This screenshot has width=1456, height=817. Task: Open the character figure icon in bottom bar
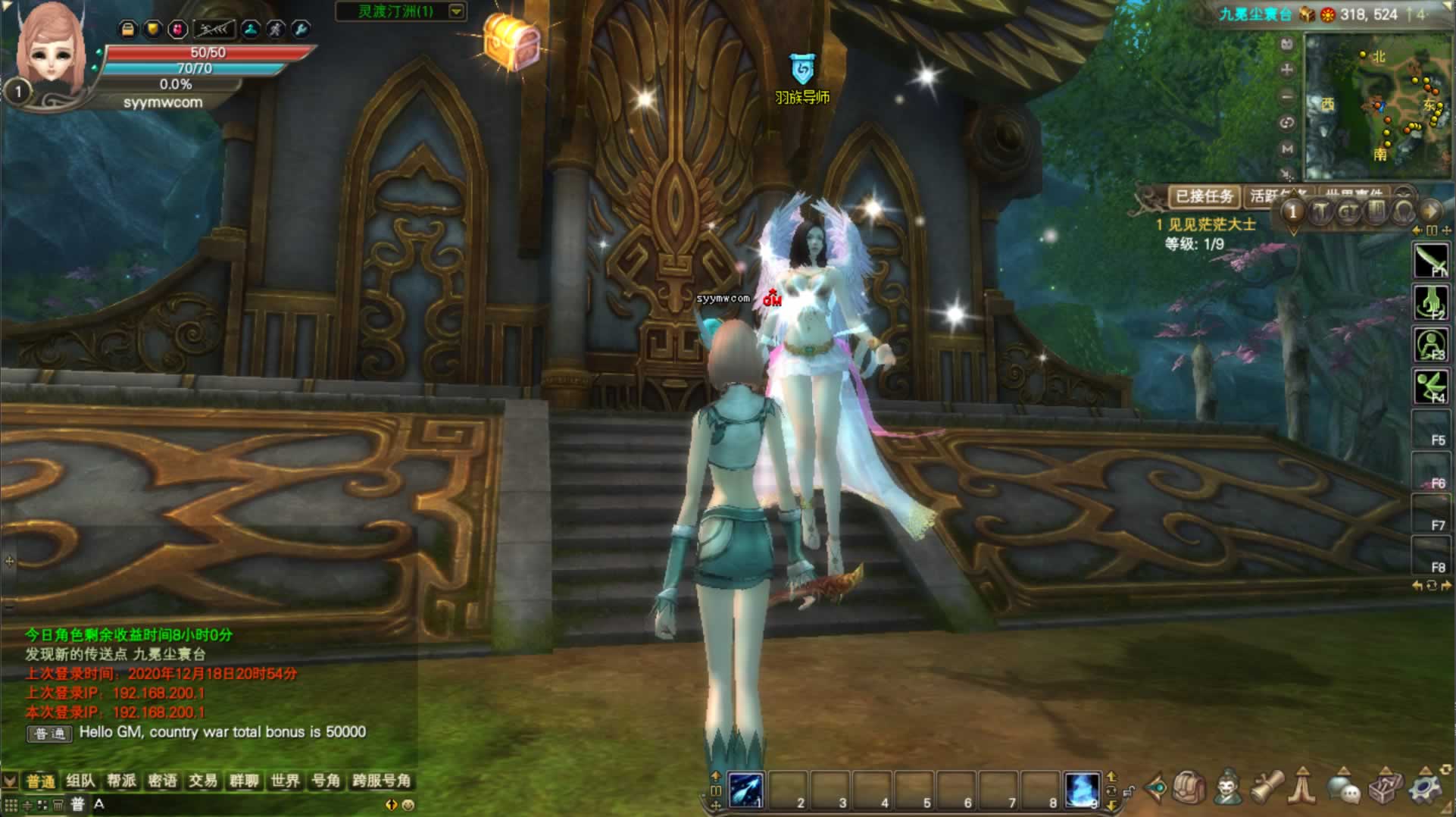pos(1228,788)
